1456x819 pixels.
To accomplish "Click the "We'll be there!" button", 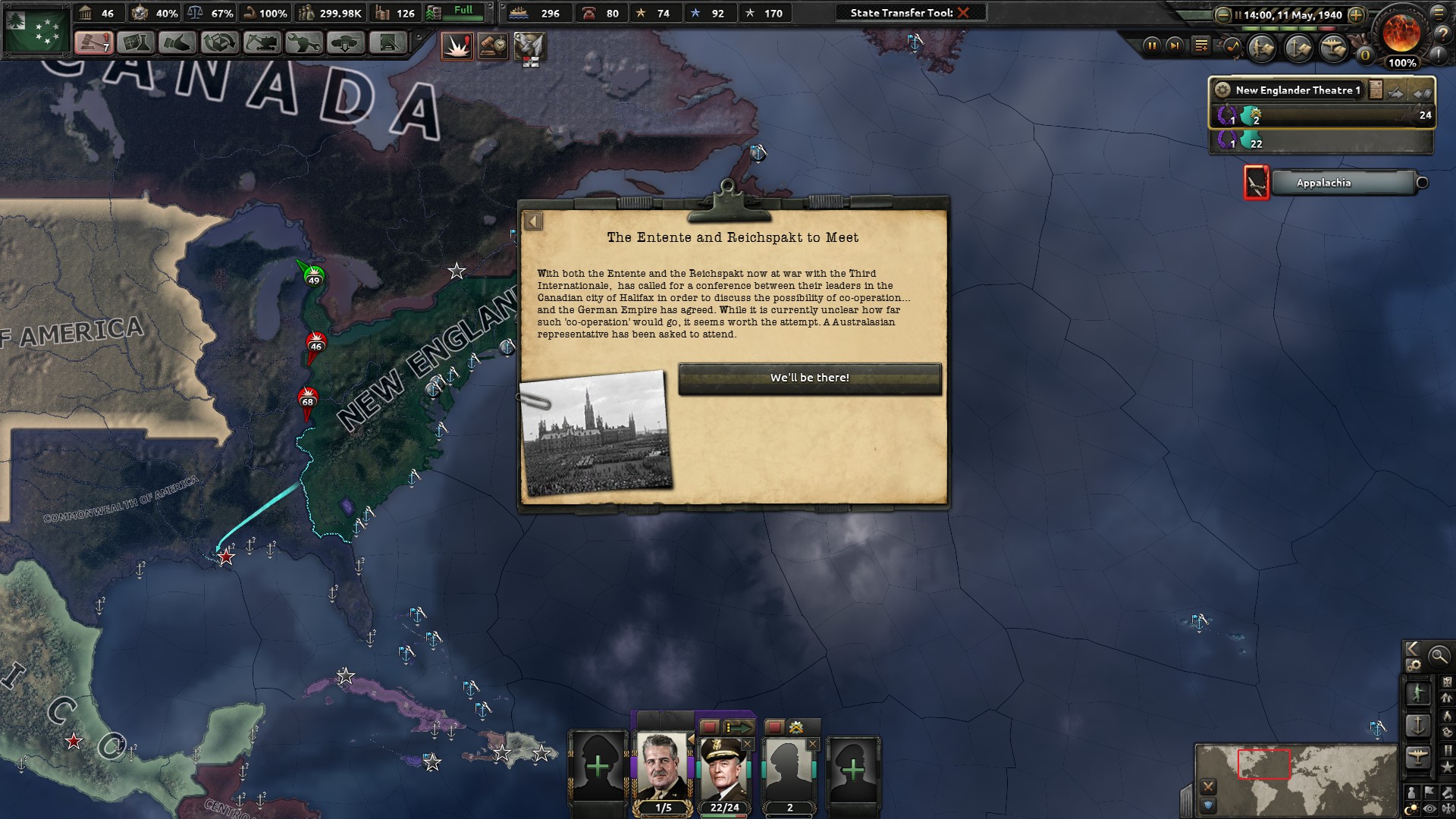I will point(809,378).
